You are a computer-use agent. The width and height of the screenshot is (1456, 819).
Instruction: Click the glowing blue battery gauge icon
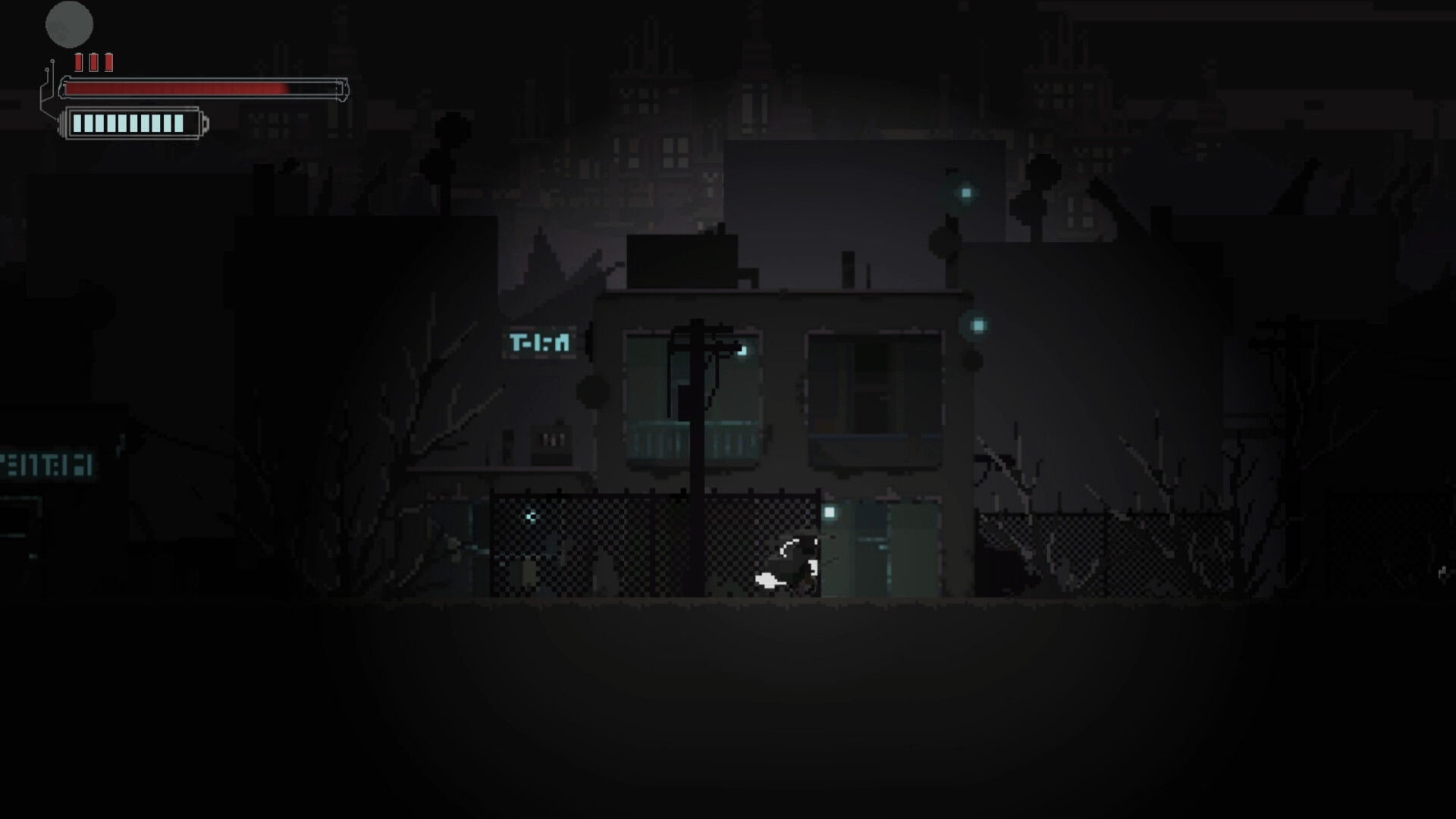coord(129,121)
